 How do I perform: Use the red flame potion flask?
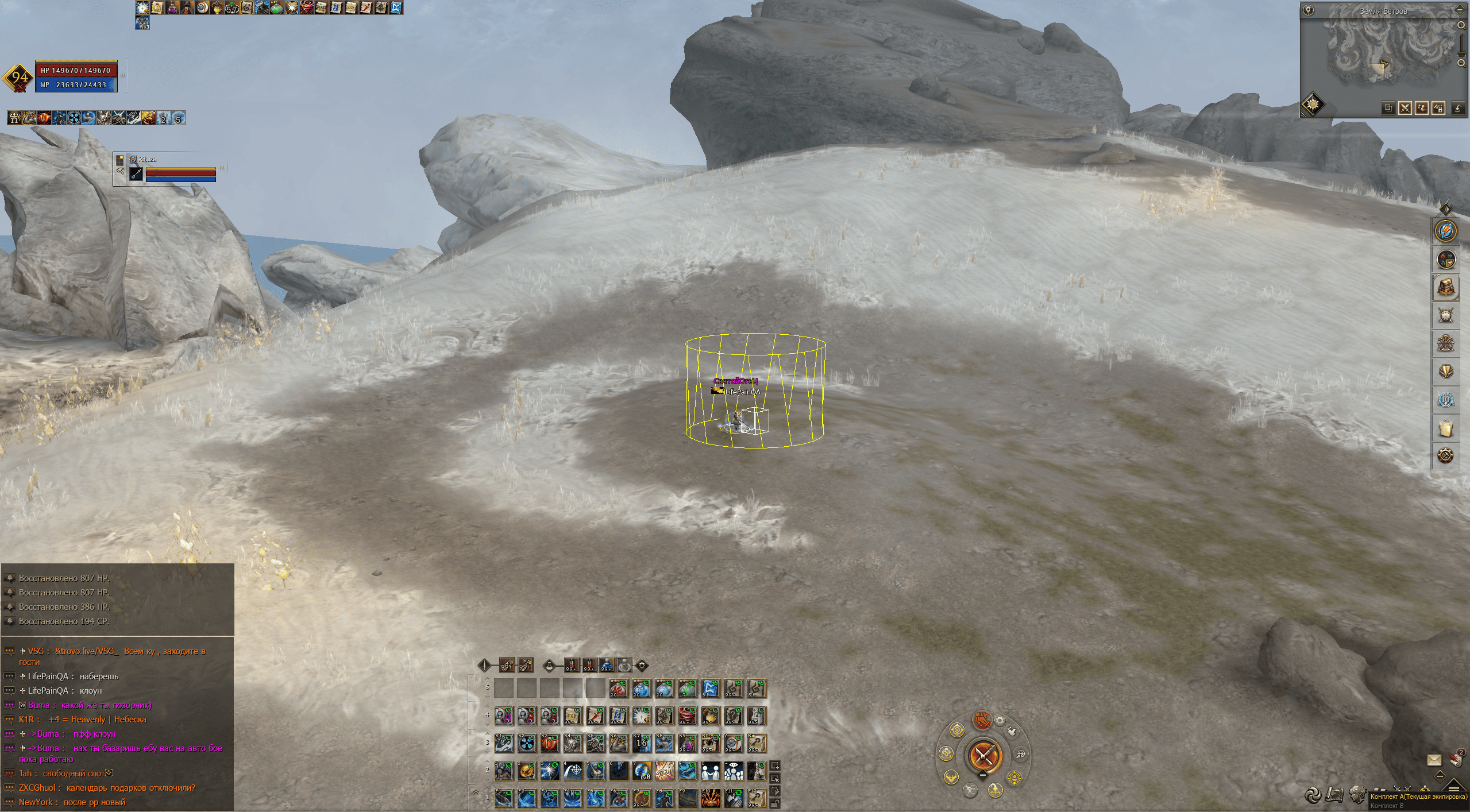[x=619, y=689]
